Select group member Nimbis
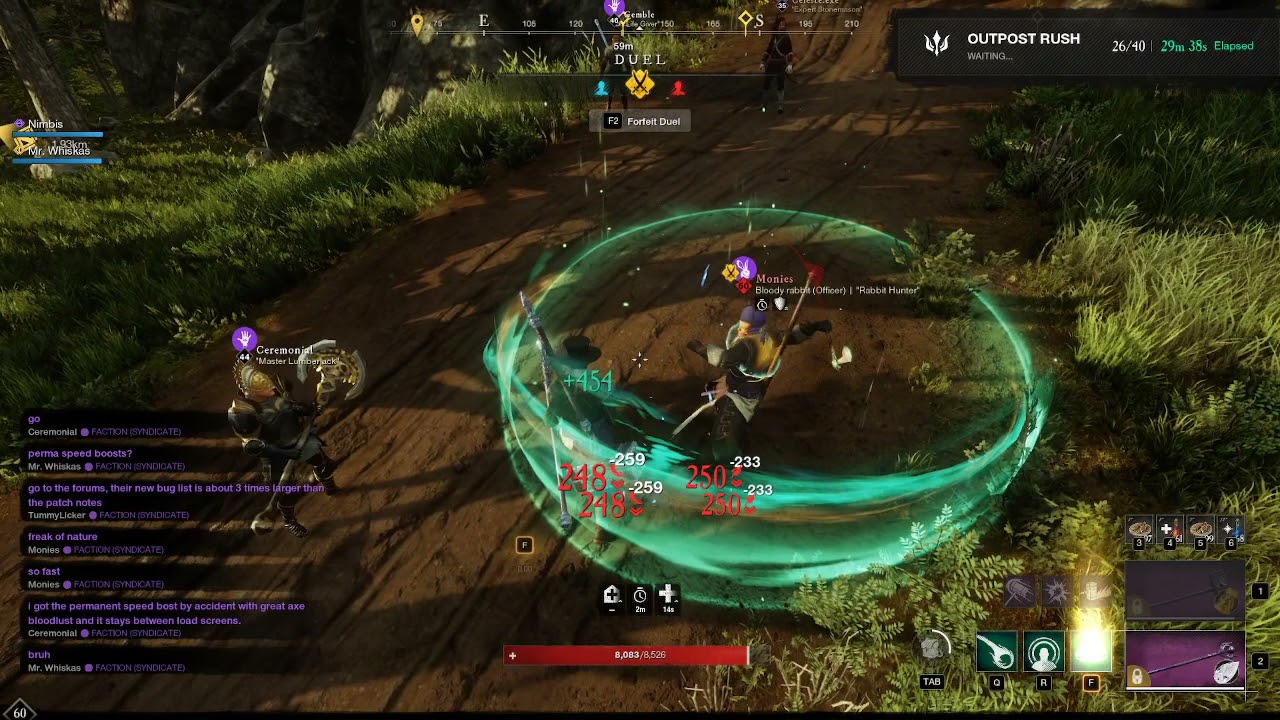The width and height of the screenshot is (1280, 720). (45, 124)
